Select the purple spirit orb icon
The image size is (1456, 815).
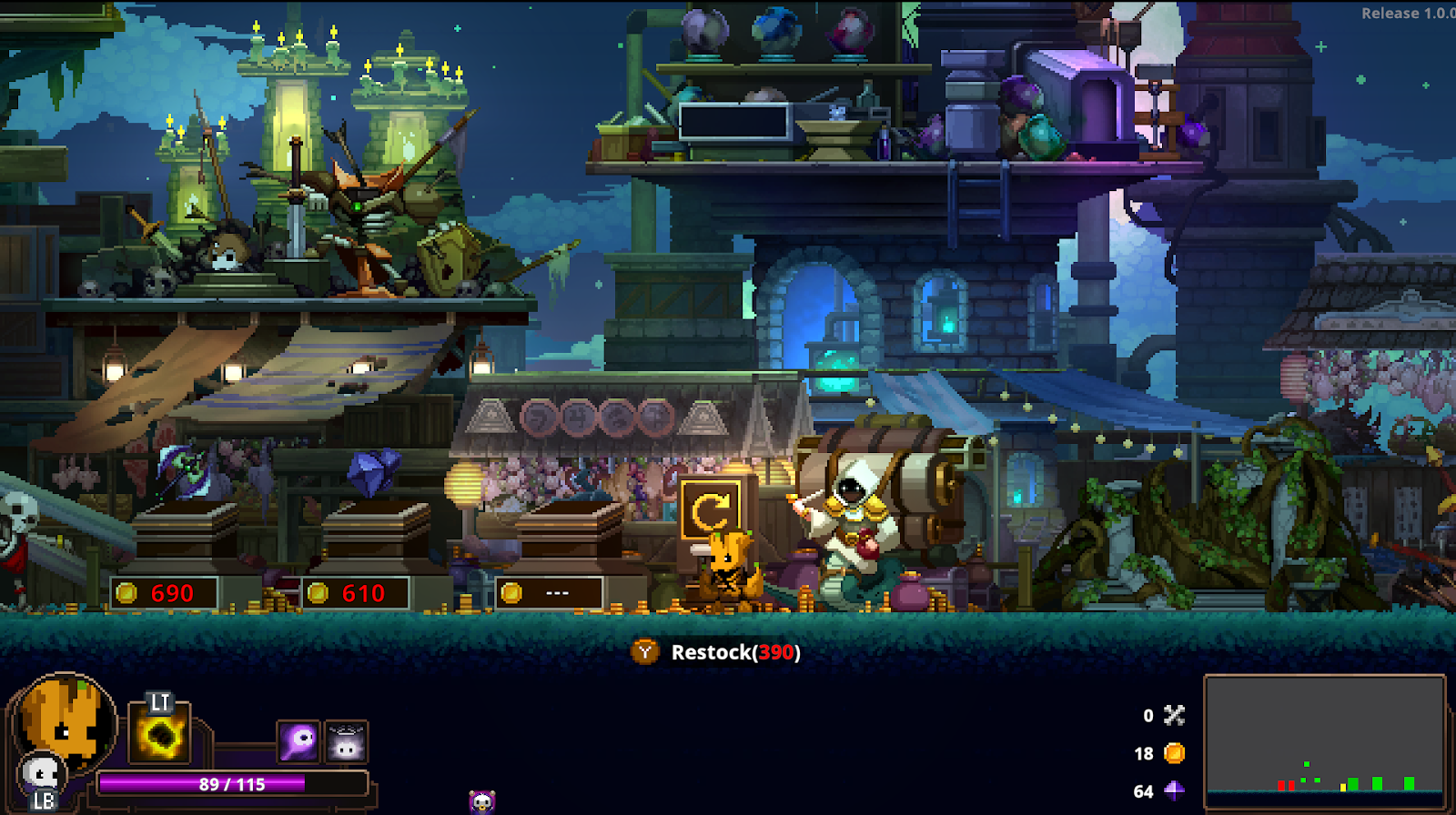tap(298, 742)
